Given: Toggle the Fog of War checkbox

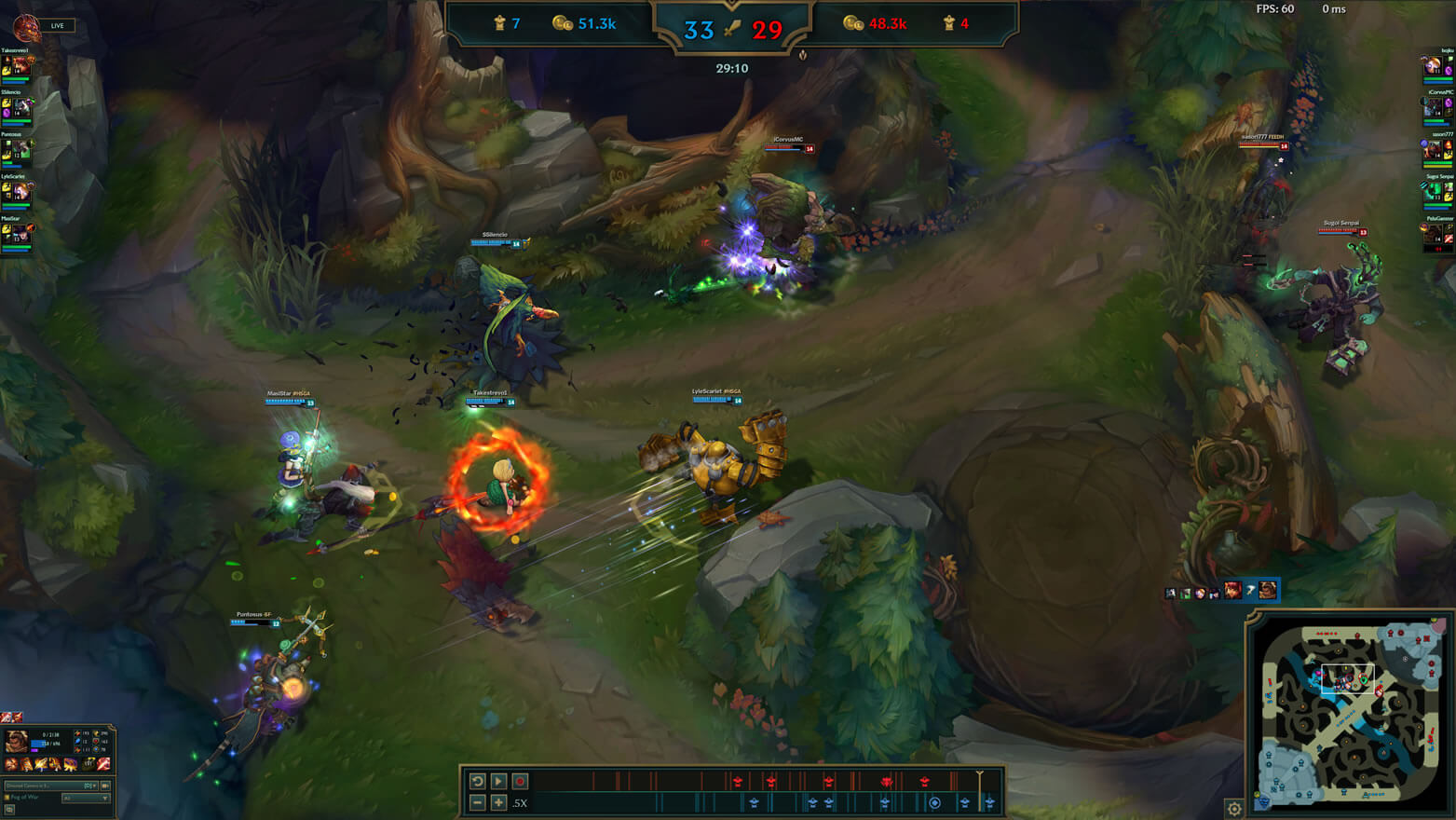Looking at the screenshot, I should tap(7, 798).
